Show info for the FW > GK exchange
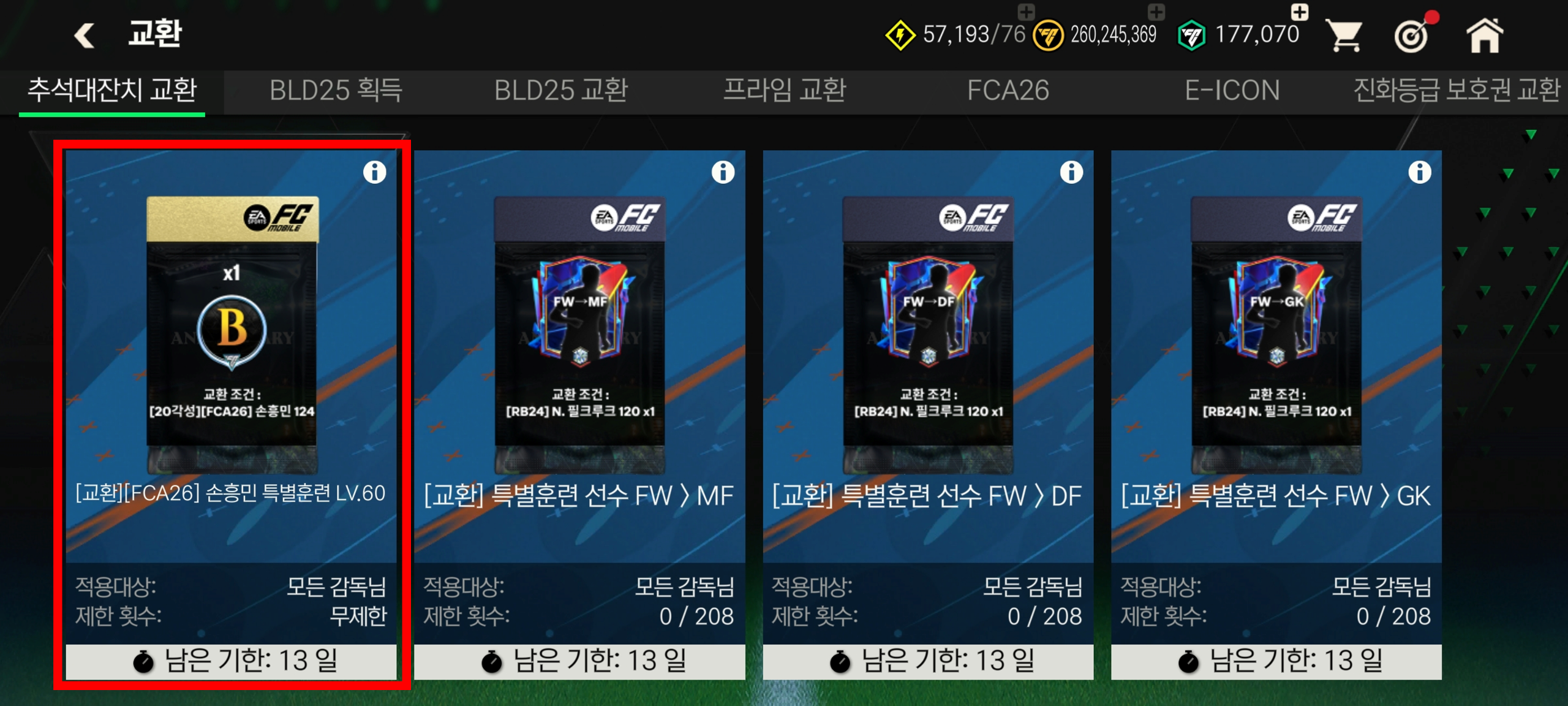Viewport: 1568px width, 706px height. [x=1420, y=172]
